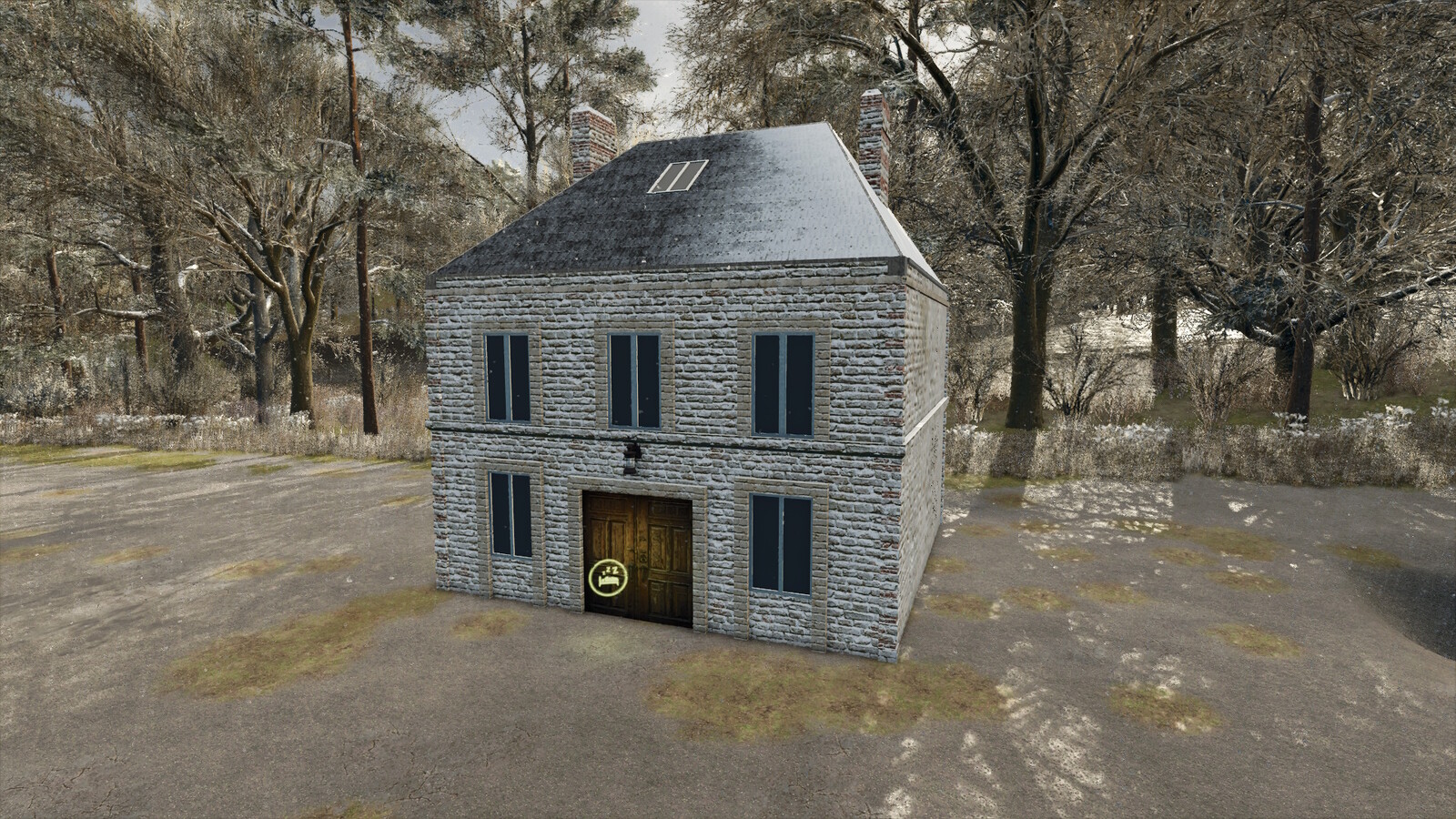Viewport: 1456px width, 819px height.
Task: Expand the upper-left second-floor window
Action: click(507, 376)
